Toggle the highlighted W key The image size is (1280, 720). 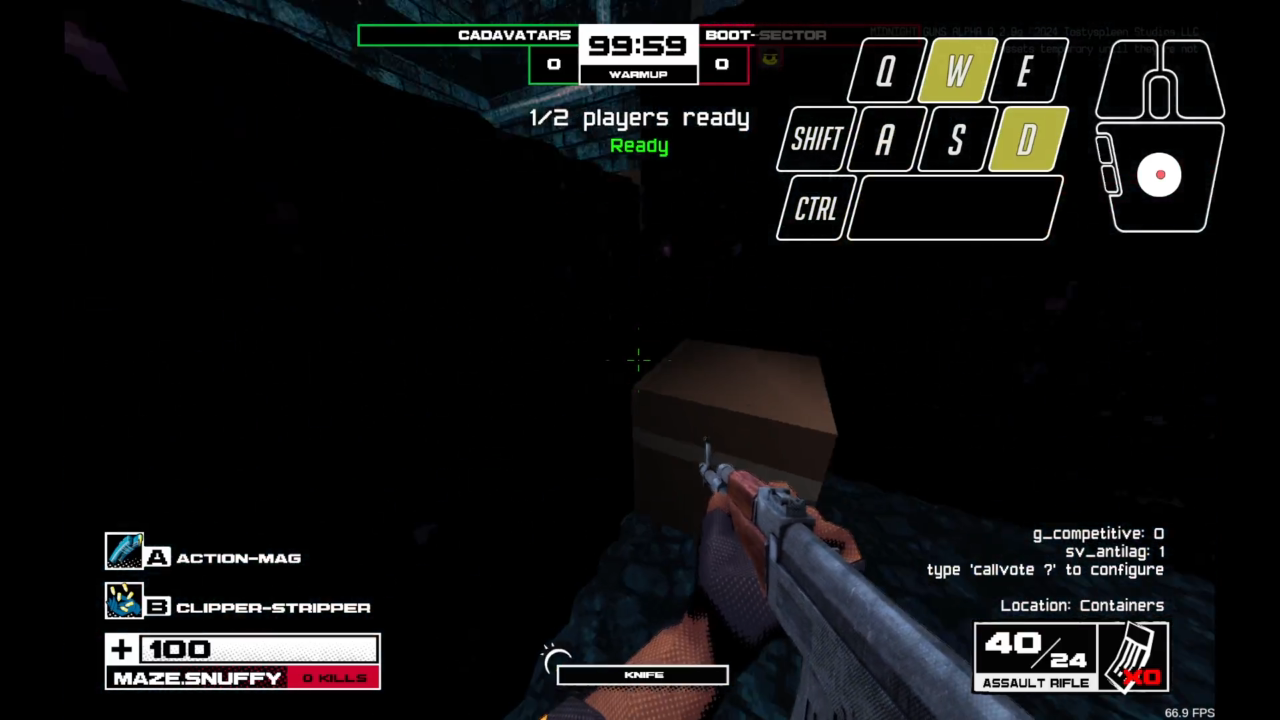[x=955, y=70]
